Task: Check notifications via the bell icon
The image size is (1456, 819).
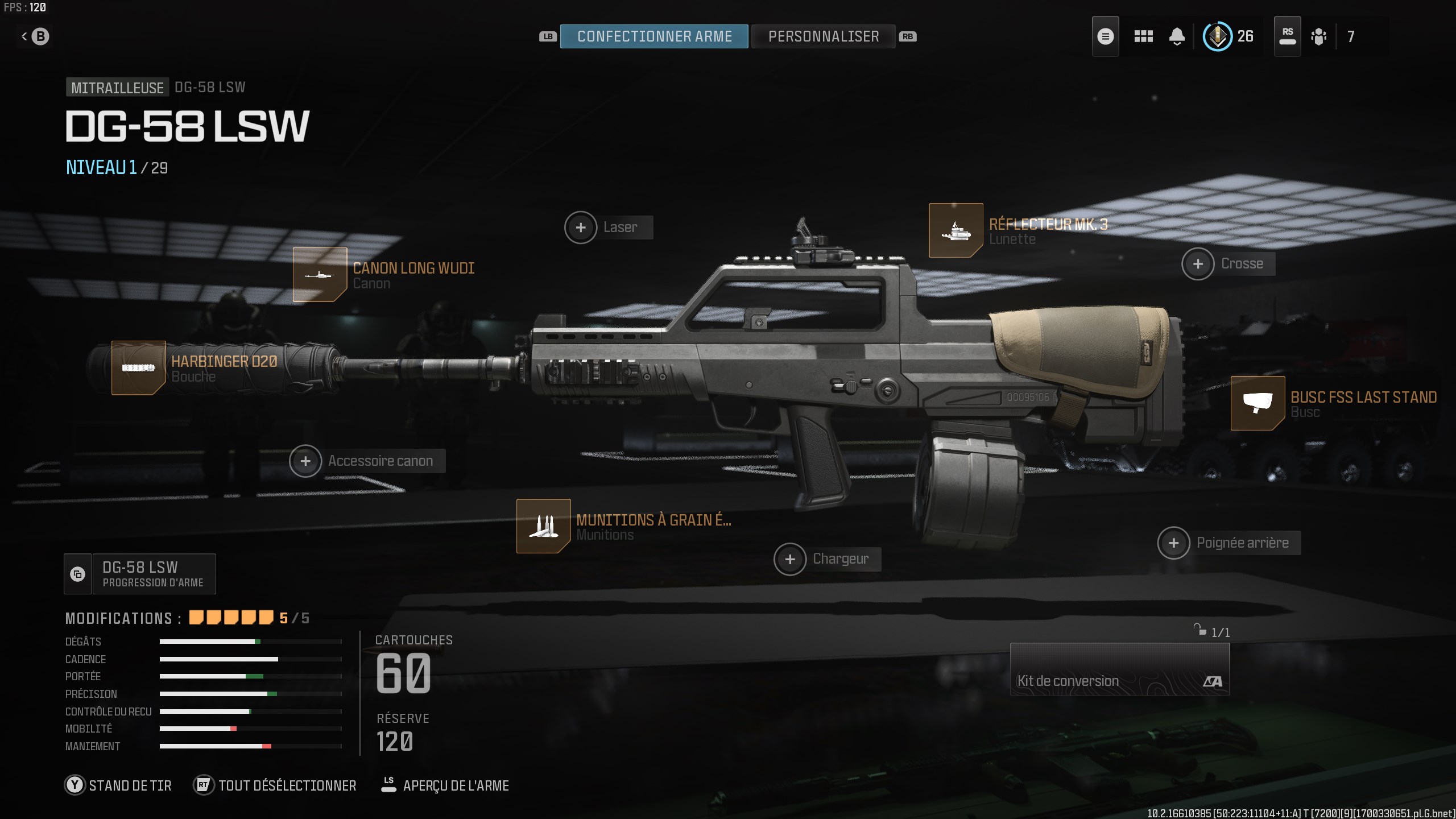Action: (x=1177, y=36)
